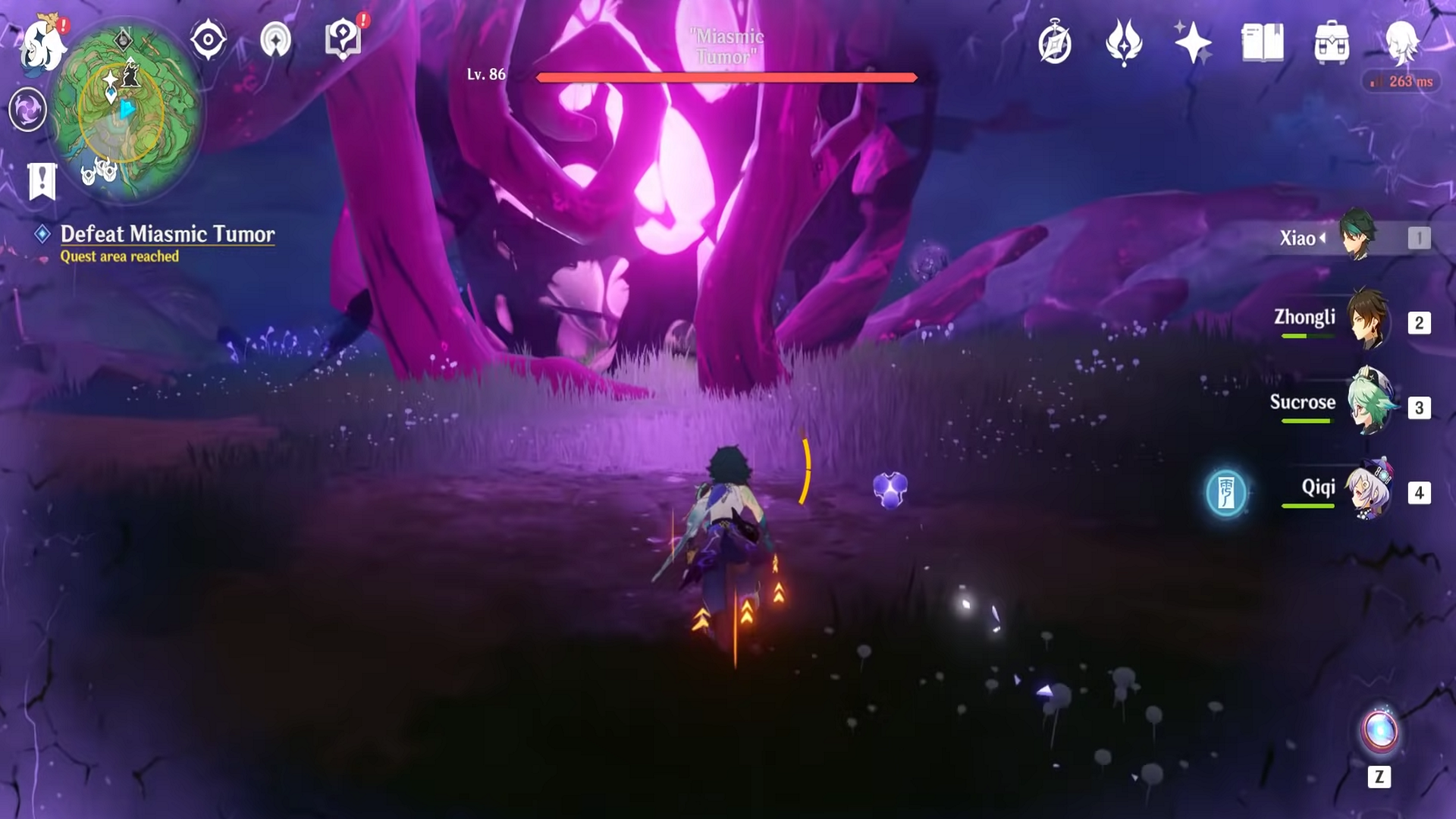Open the Wish star icon
This screenshot has height=819, width=1456.
[1193, 42]
